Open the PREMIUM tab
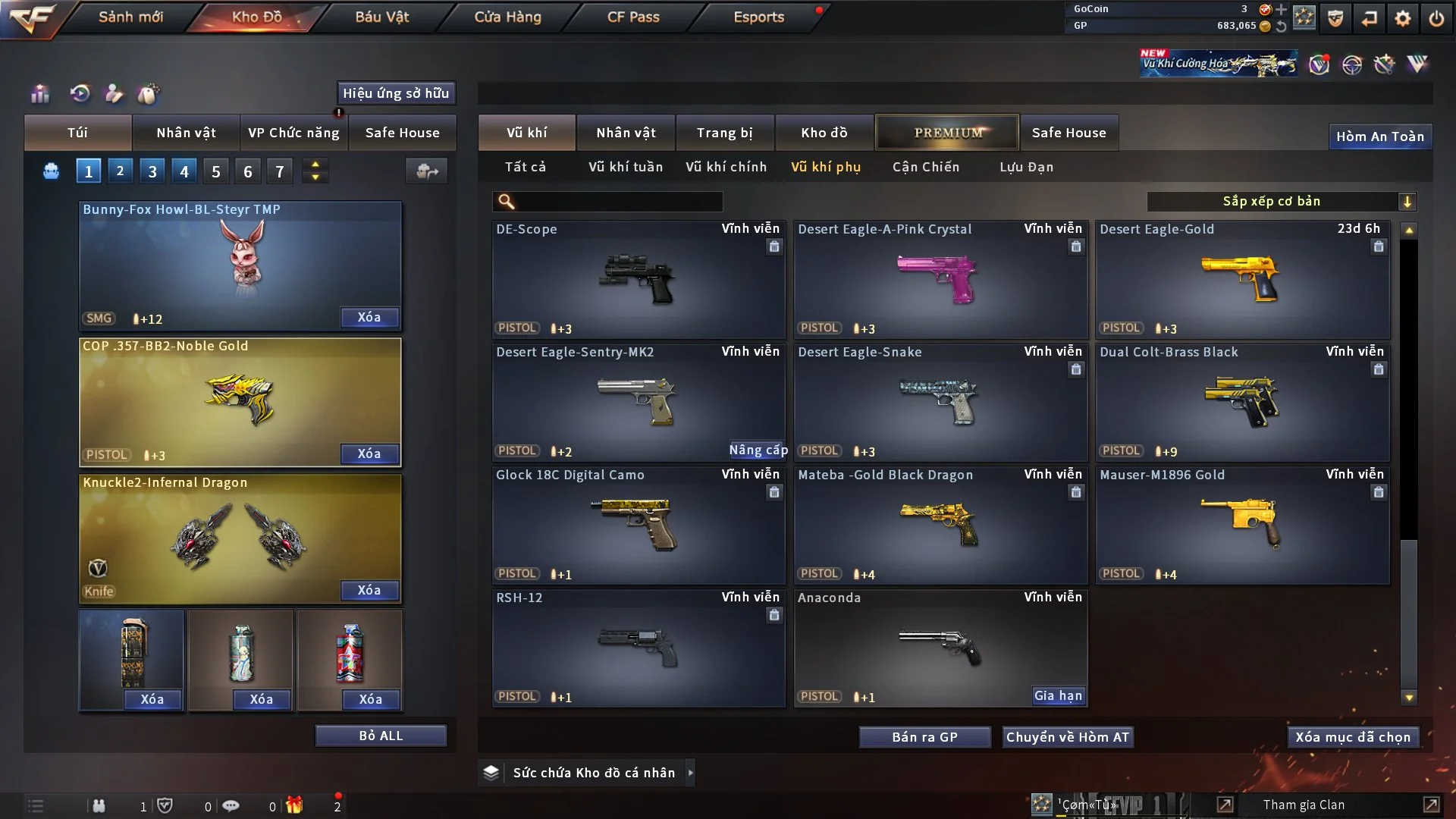Image resolution: width=1456 pixels, height=819 pixels. pyautogui.click(x=947, y=133)
